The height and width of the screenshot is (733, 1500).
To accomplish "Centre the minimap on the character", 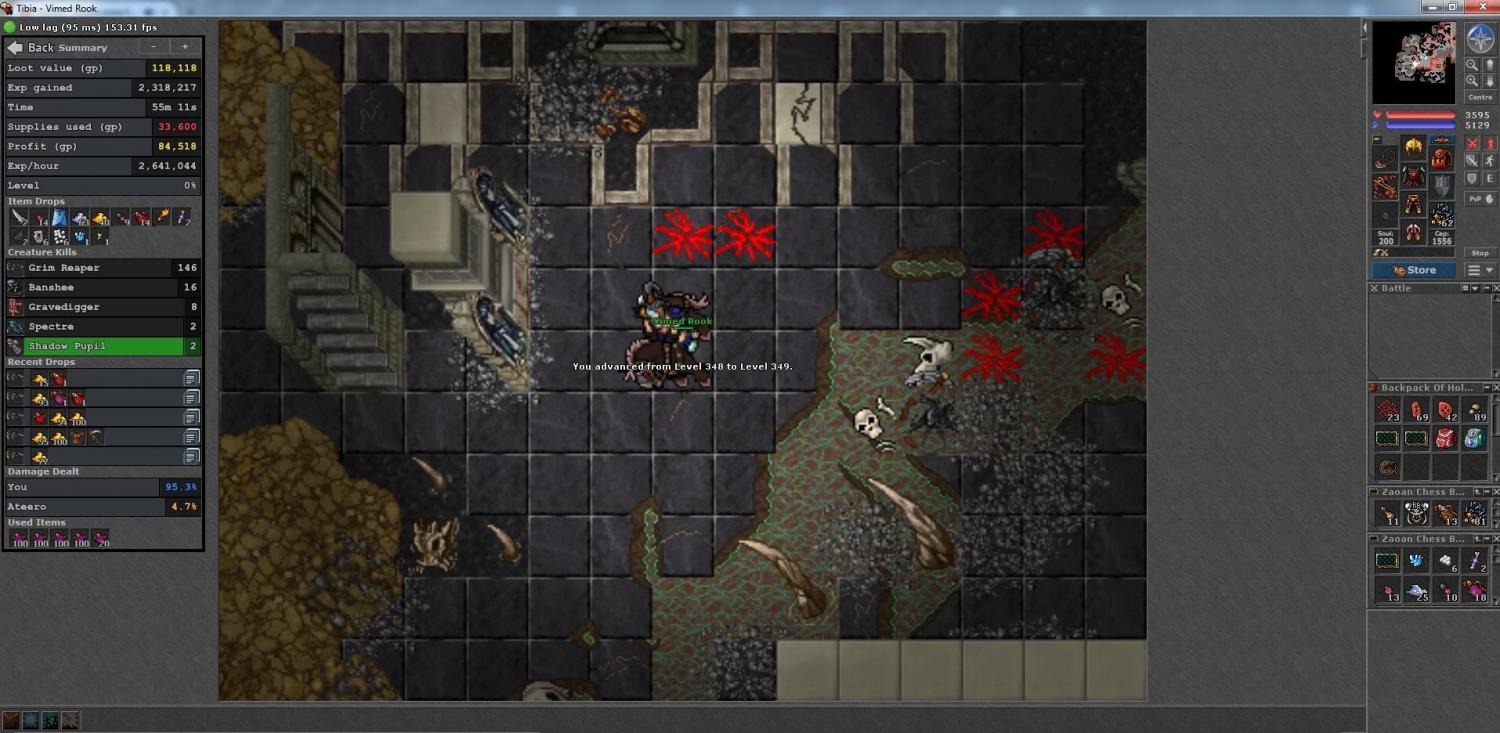I will [1479, 97].
